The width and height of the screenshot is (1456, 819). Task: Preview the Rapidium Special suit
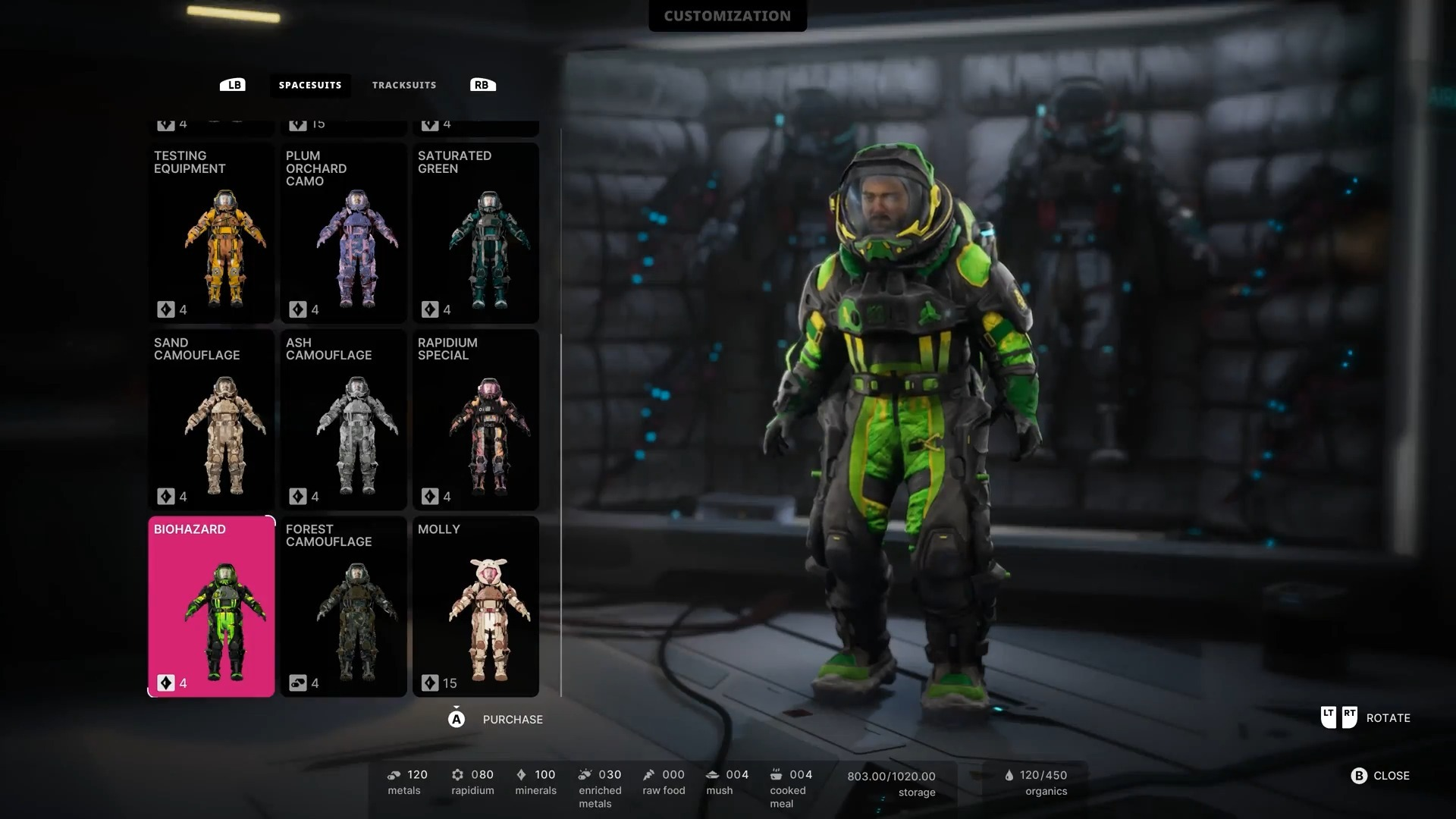click(475, 419)
